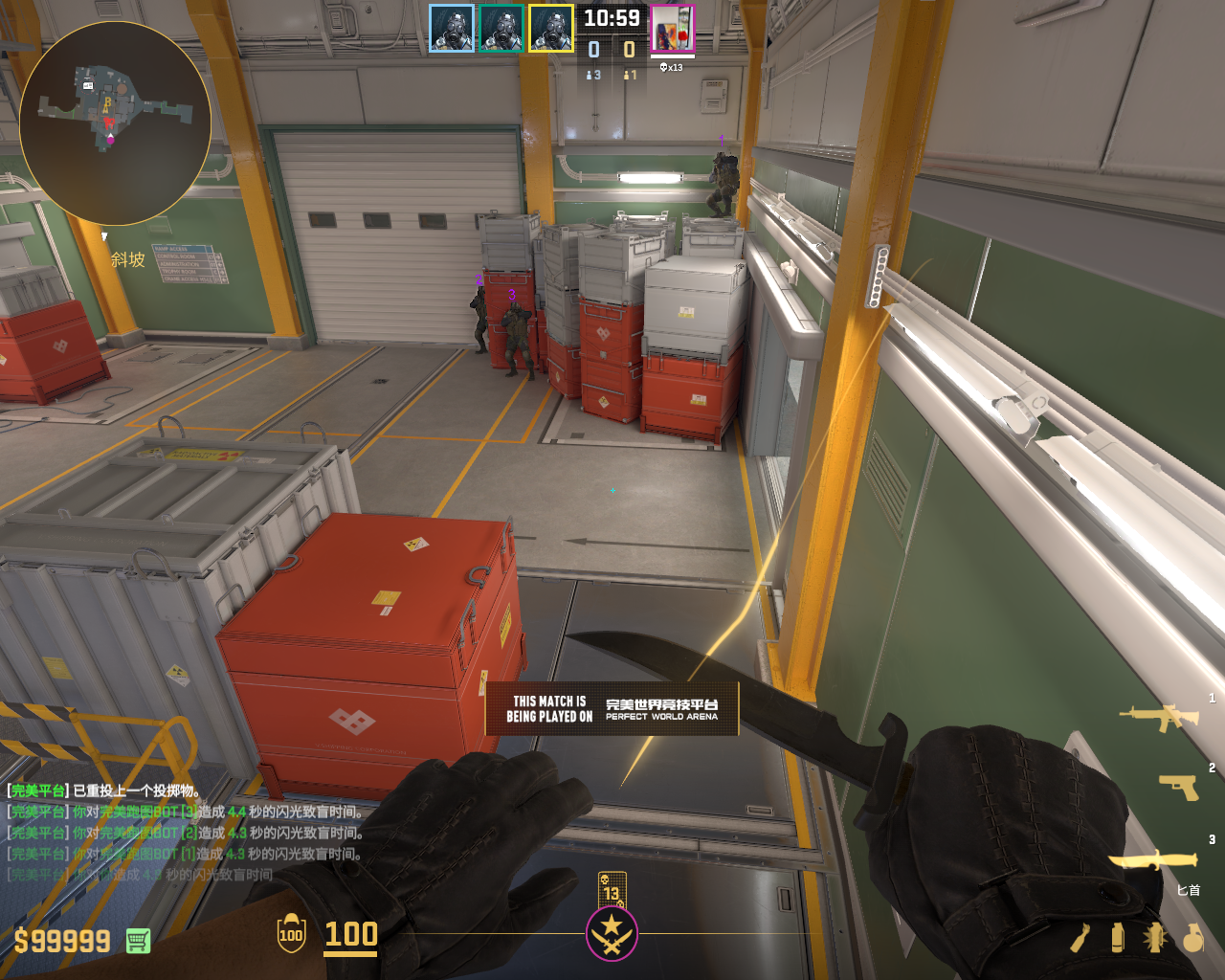The image size is (1225, 980).
Task: Switch to the rifle in slot 1
Action: point(1159,716)
